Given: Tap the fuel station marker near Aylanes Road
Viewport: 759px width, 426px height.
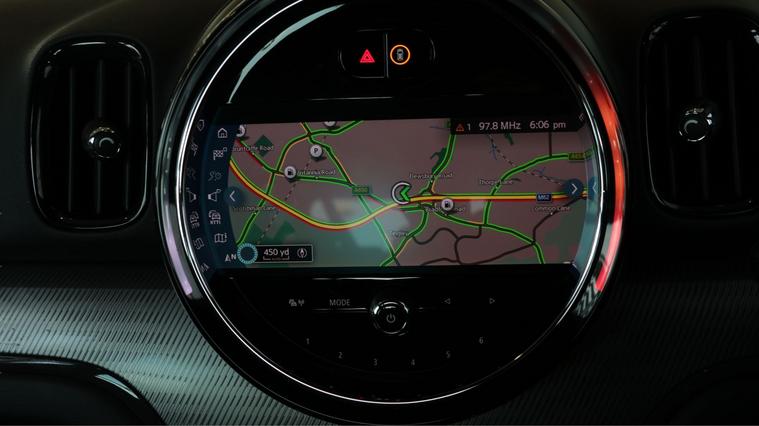Looking at the screenshot, I should [289, 172].
